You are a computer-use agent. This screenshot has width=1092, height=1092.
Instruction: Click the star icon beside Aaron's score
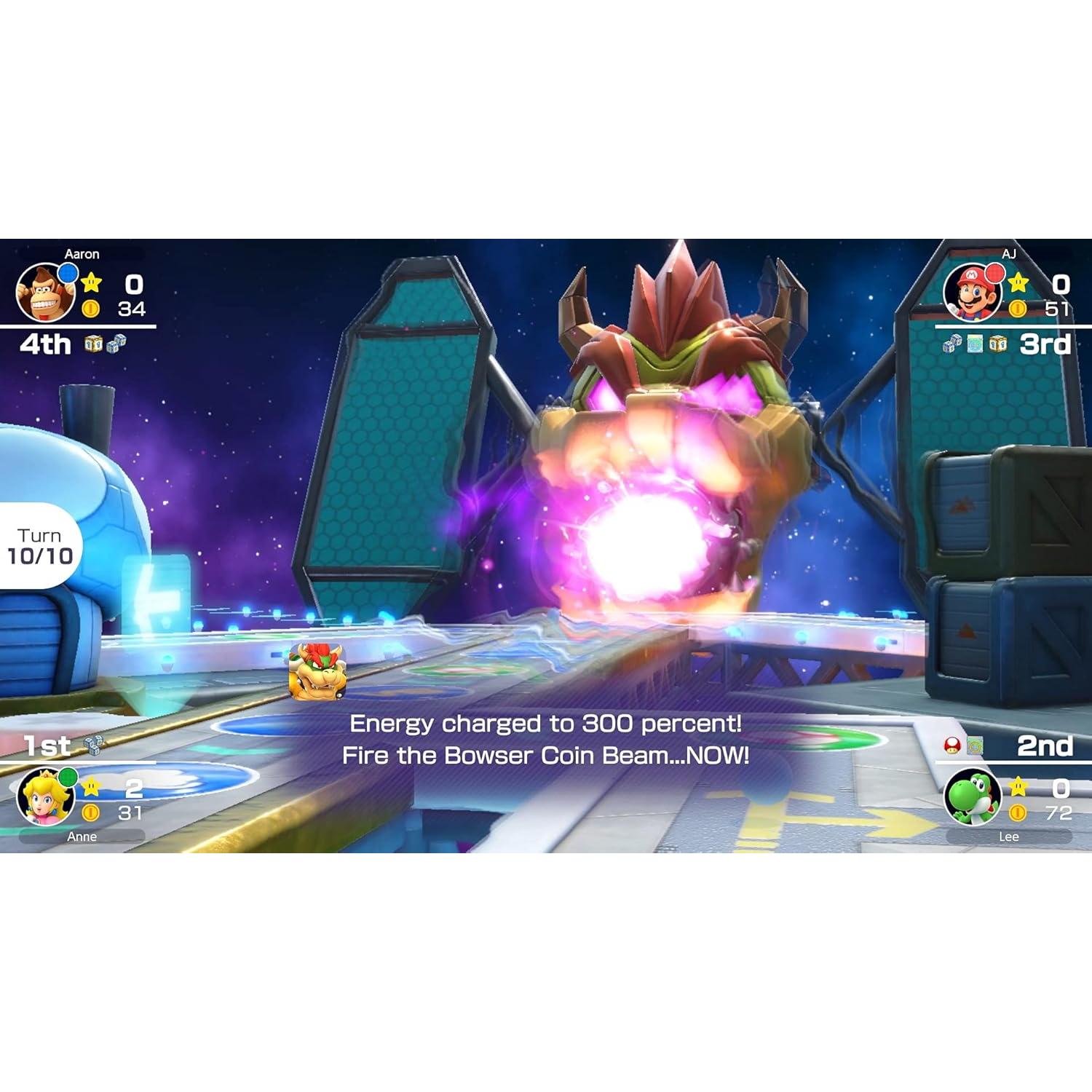(x=91, y=282)
